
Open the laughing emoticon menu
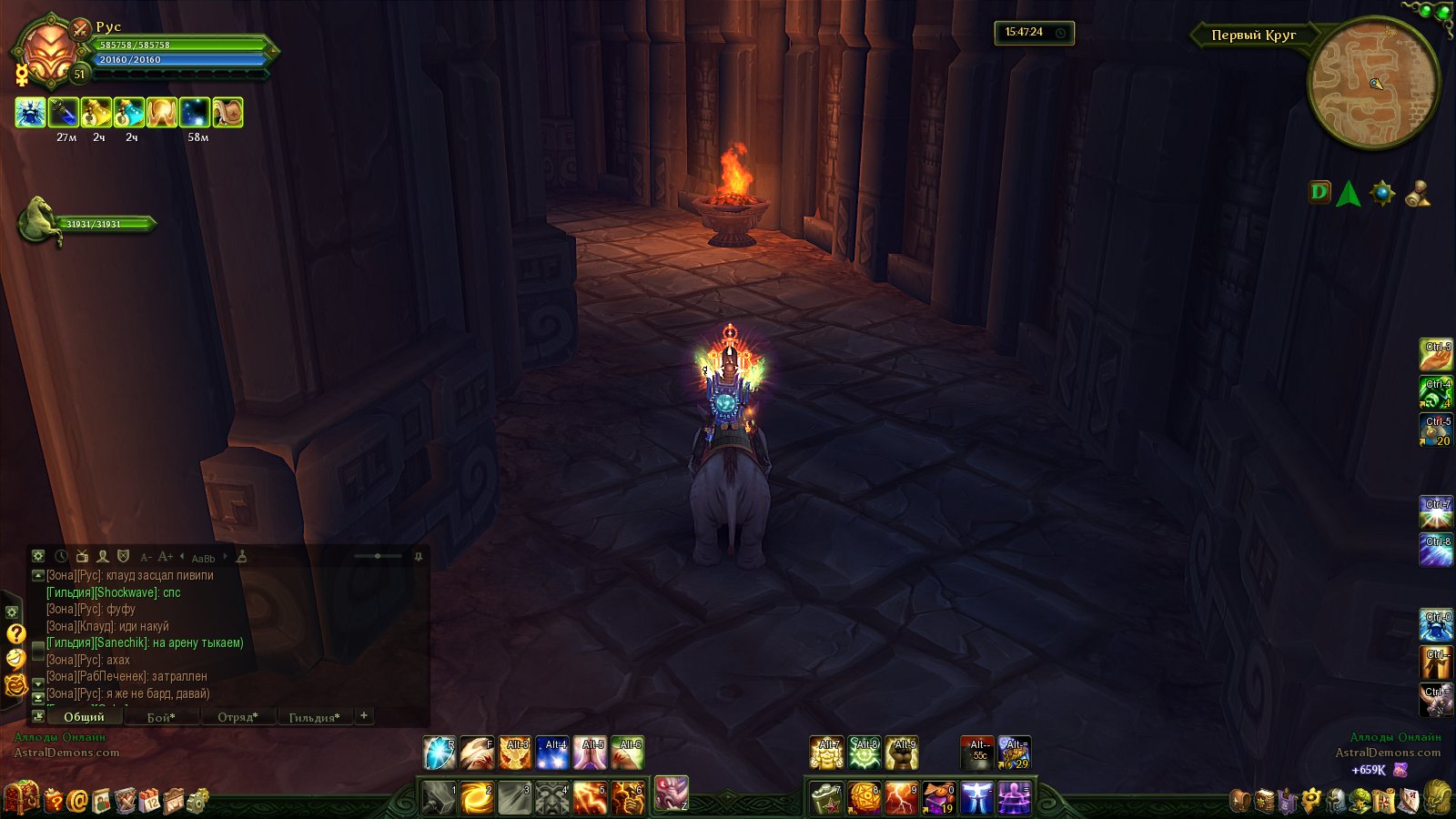pos(15,659)
